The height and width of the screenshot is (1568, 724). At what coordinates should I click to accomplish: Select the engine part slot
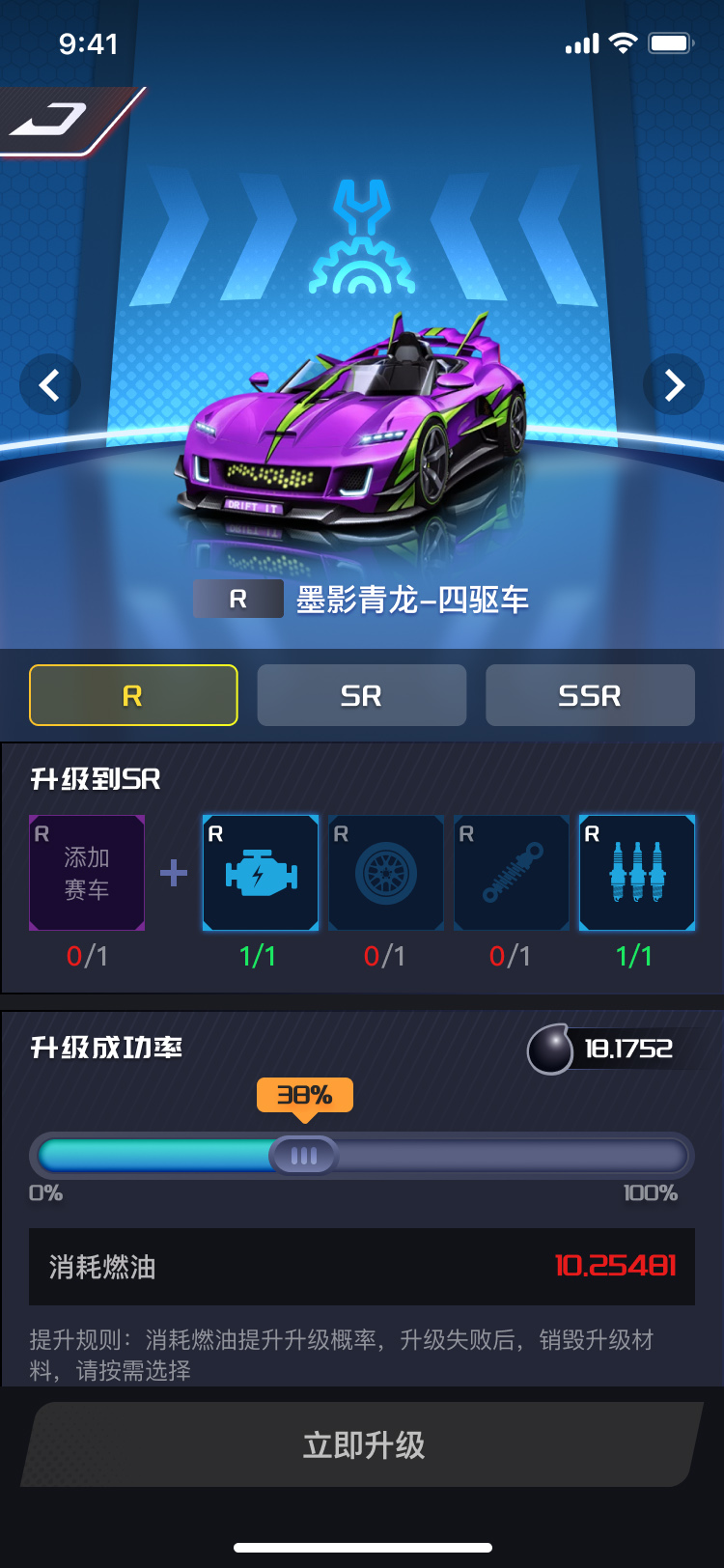click(261, 873)
